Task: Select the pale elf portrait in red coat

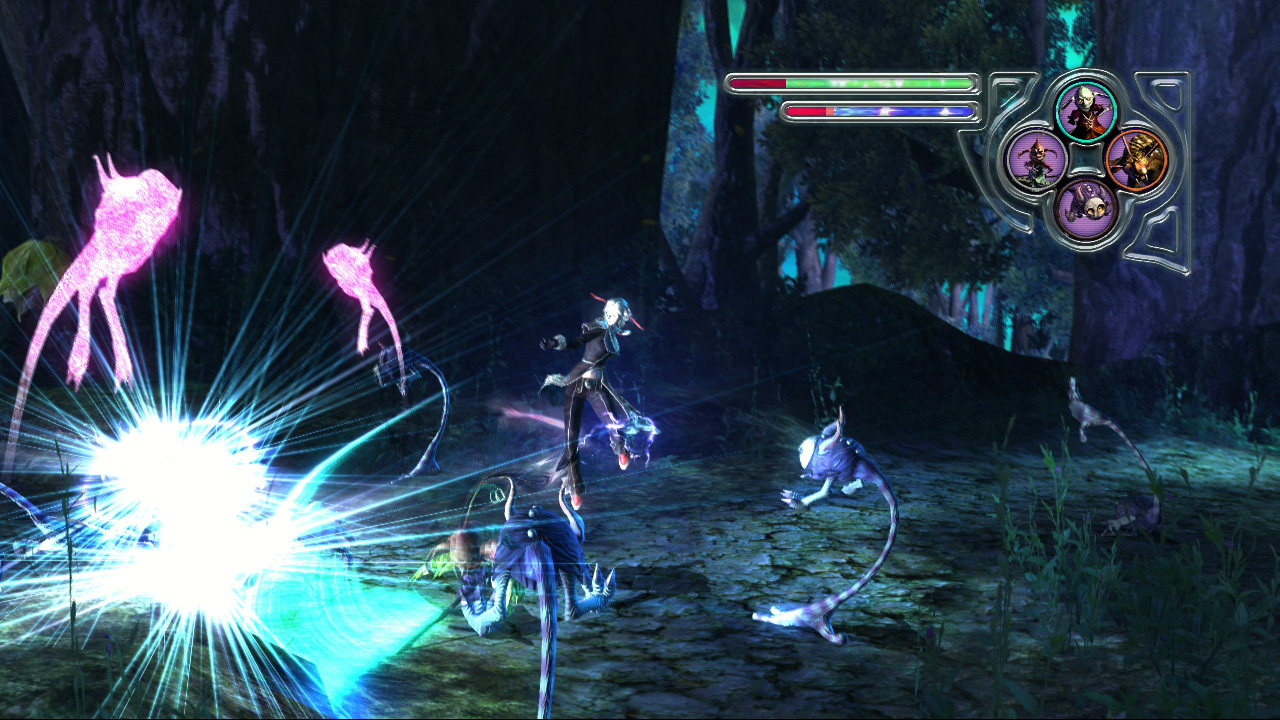Action: 1085,110
